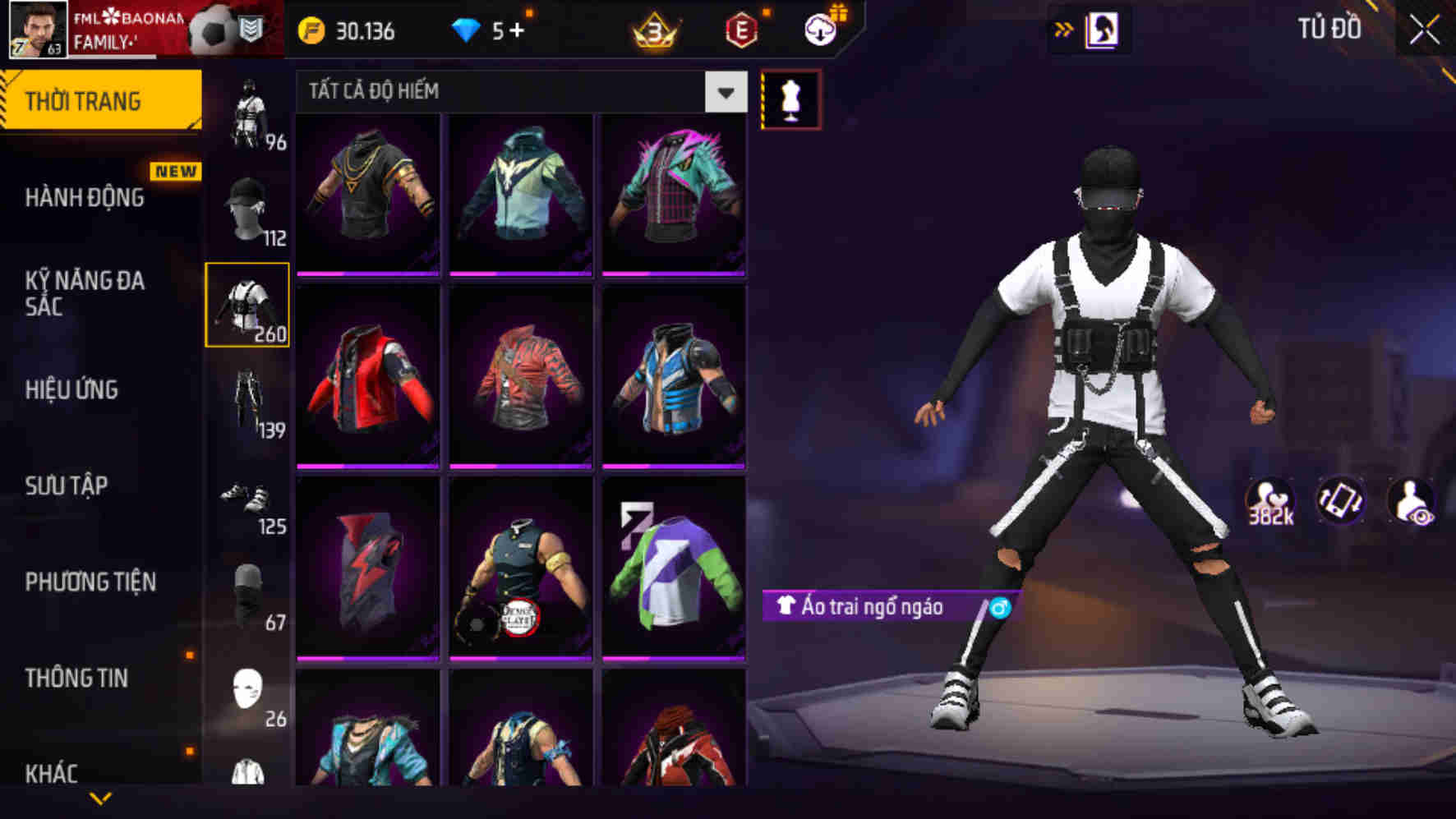The width and height of the screenshot is (1456, 819).
Task: Click the diamond currency icon
Action: 466,30
